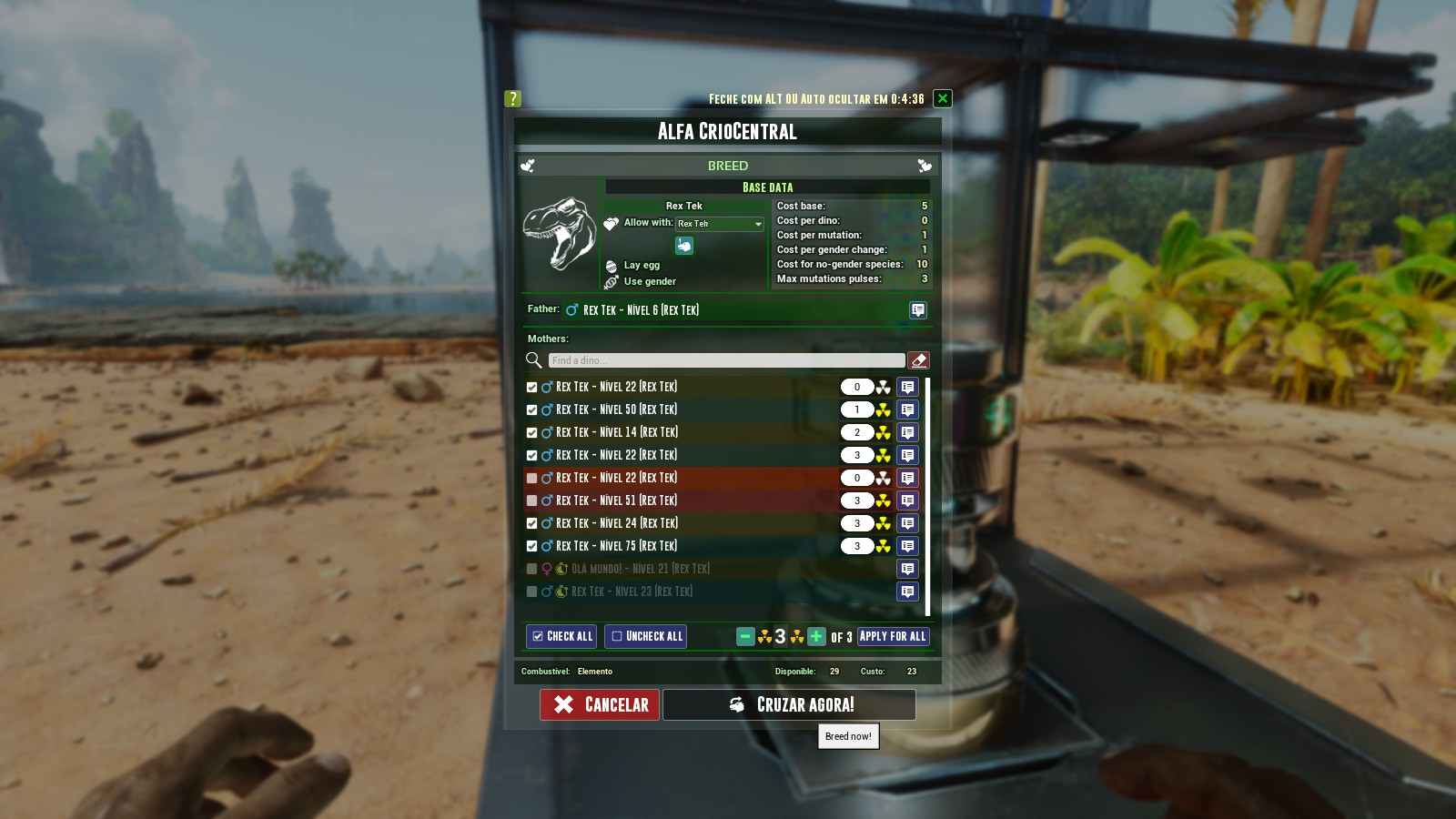Show details for the father Rex Tek
This screenshot has height=819, width=1456.
point(918,310)
